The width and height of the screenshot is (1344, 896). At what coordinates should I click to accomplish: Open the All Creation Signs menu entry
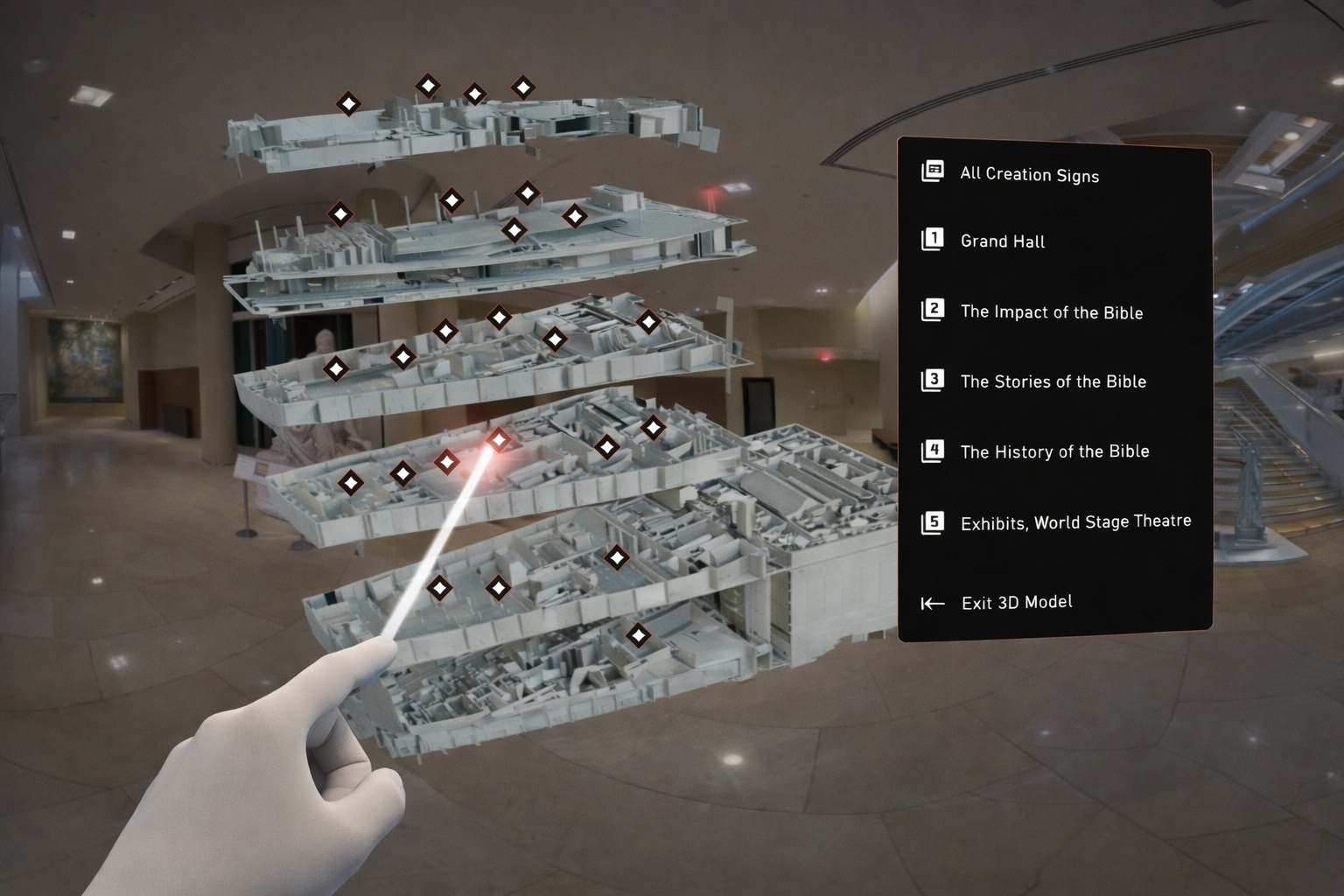tap(1029, 175)
